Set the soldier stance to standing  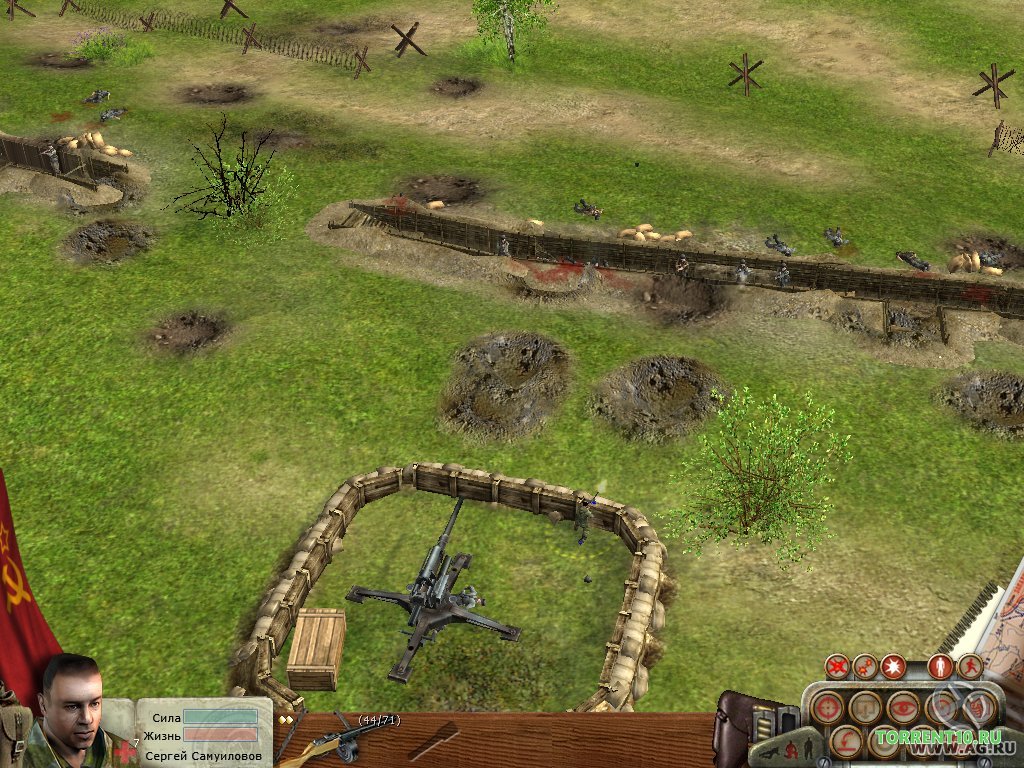[807, 749]
